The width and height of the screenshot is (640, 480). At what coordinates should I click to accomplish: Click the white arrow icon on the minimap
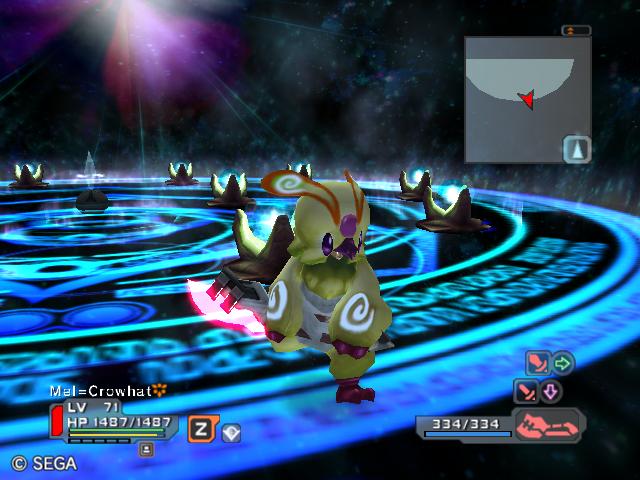point(577,150)
